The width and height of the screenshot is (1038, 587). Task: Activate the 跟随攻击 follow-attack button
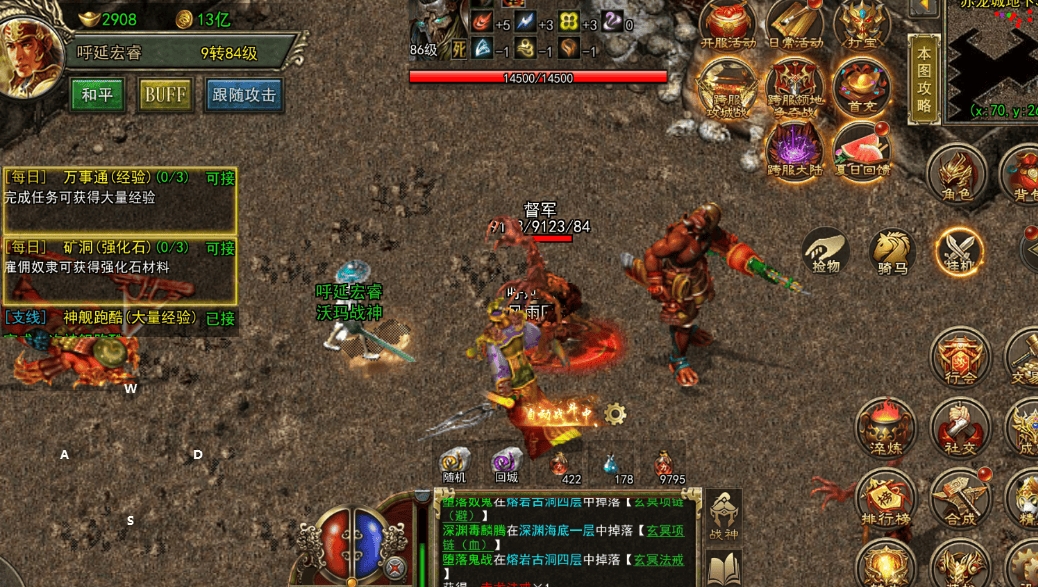click(x=244, y=95)
